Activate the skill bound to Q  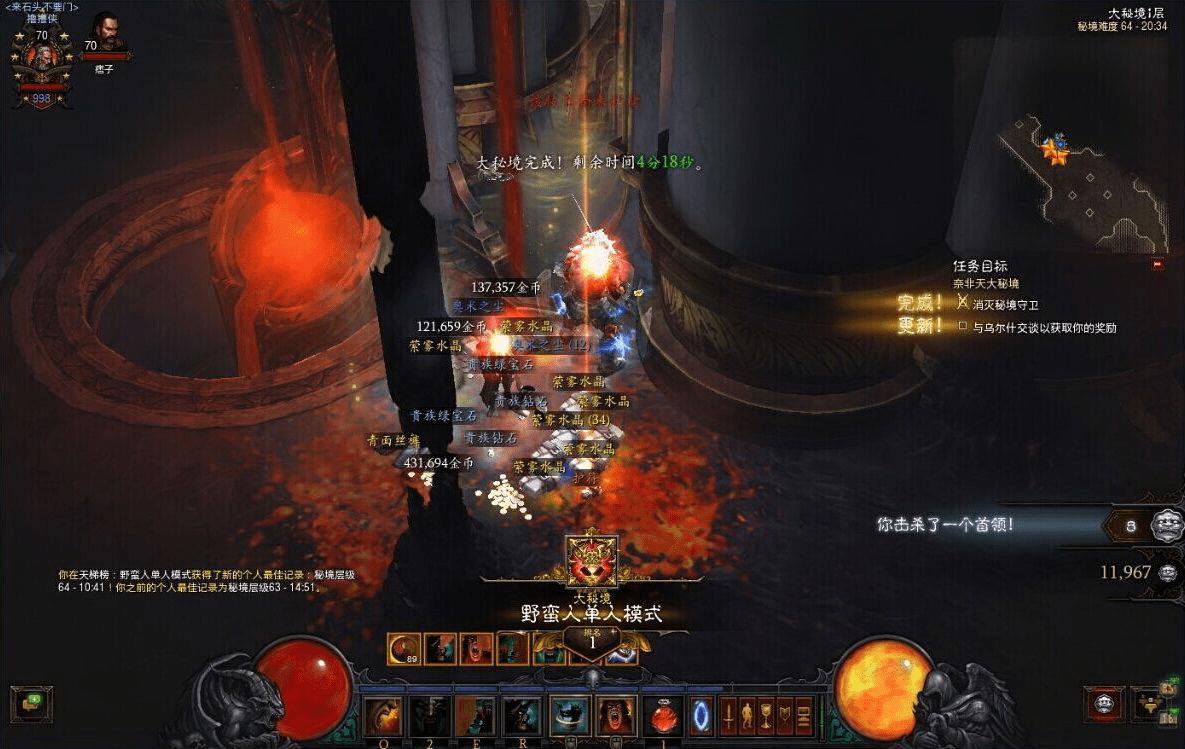pyautogui.click(x=383, y=717)
